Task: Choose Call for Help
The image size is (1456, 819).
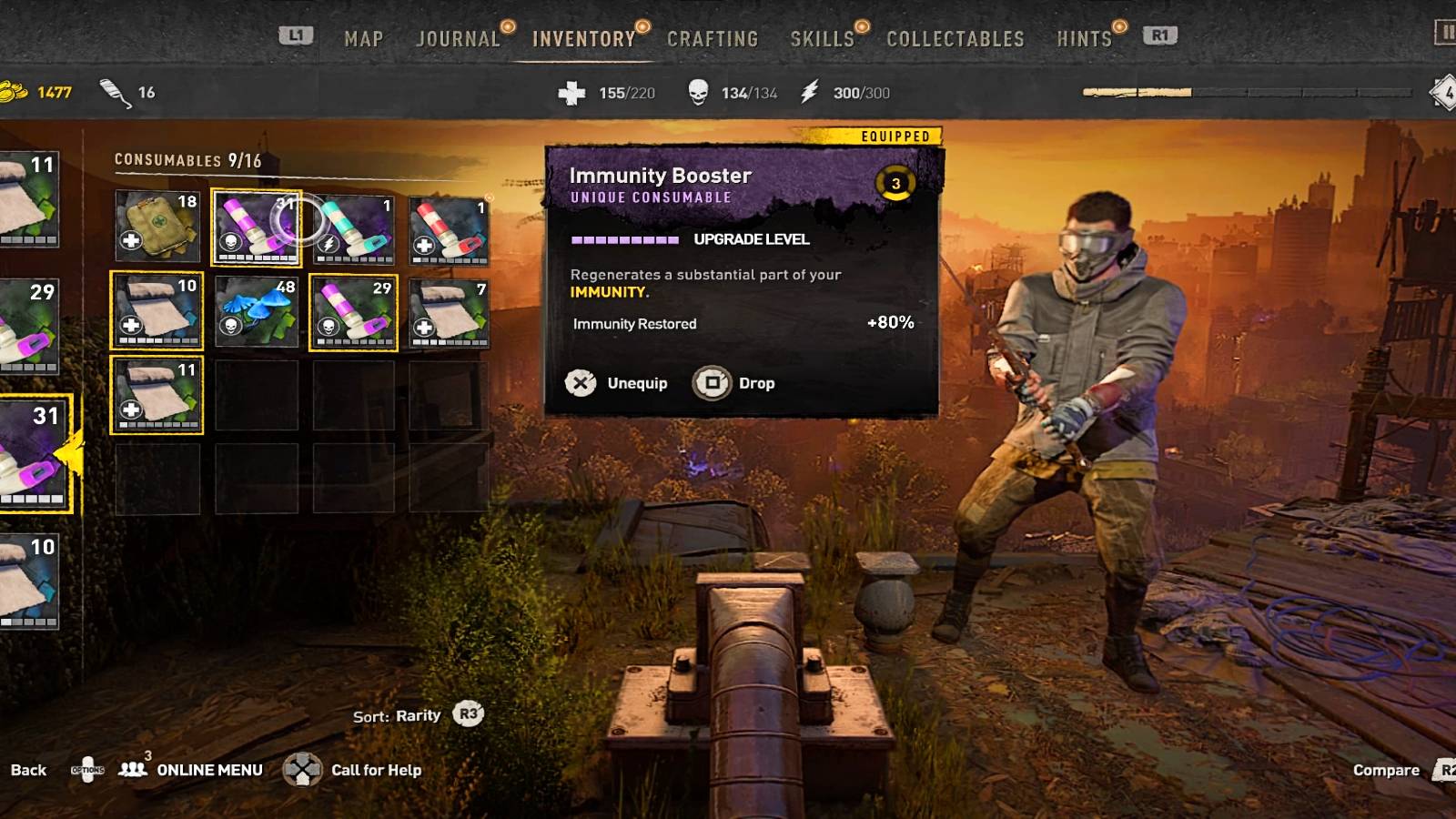Action: [353, 770]
